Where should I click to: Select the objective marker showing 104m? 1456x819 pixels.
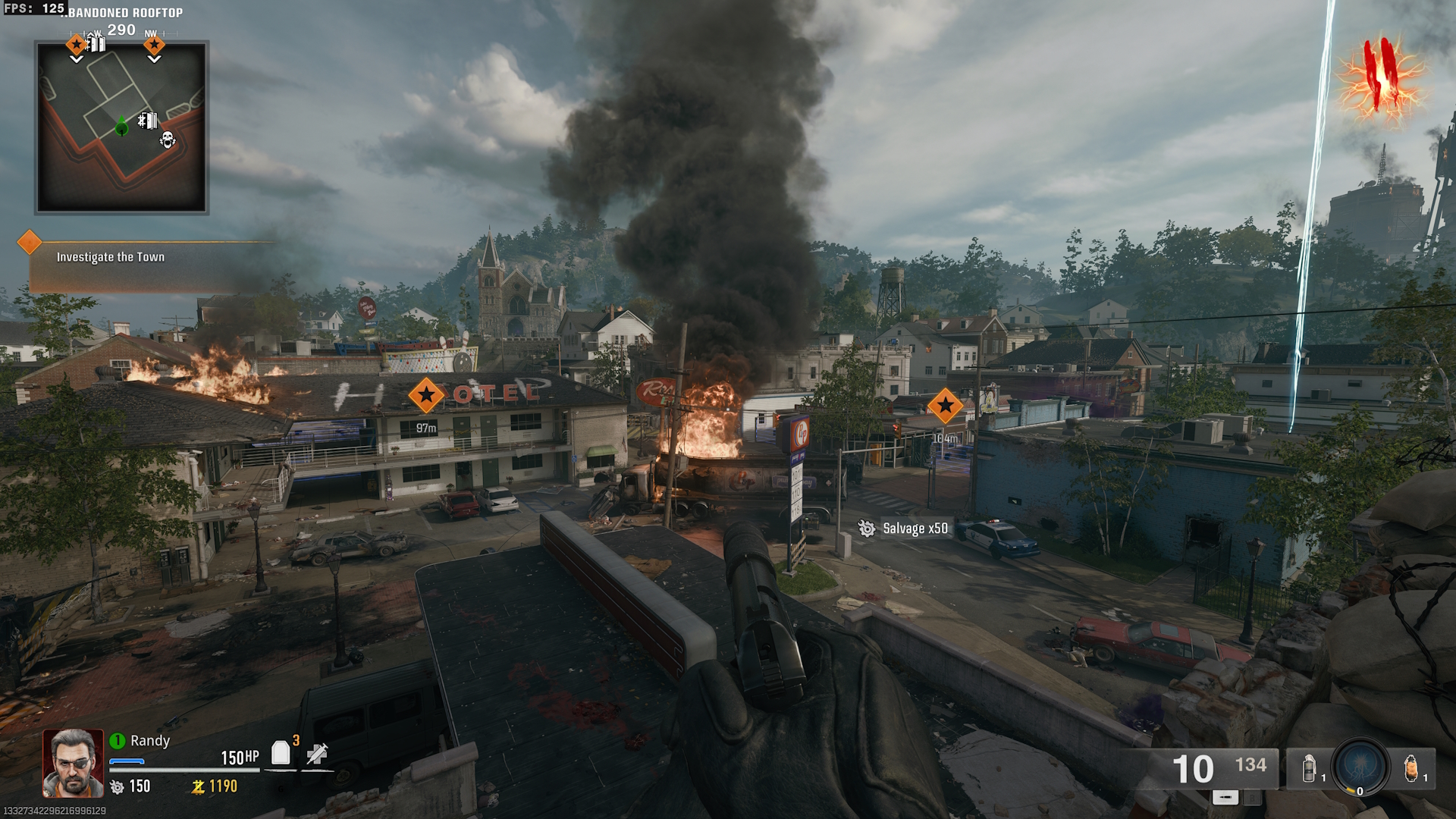pos(945,406)
